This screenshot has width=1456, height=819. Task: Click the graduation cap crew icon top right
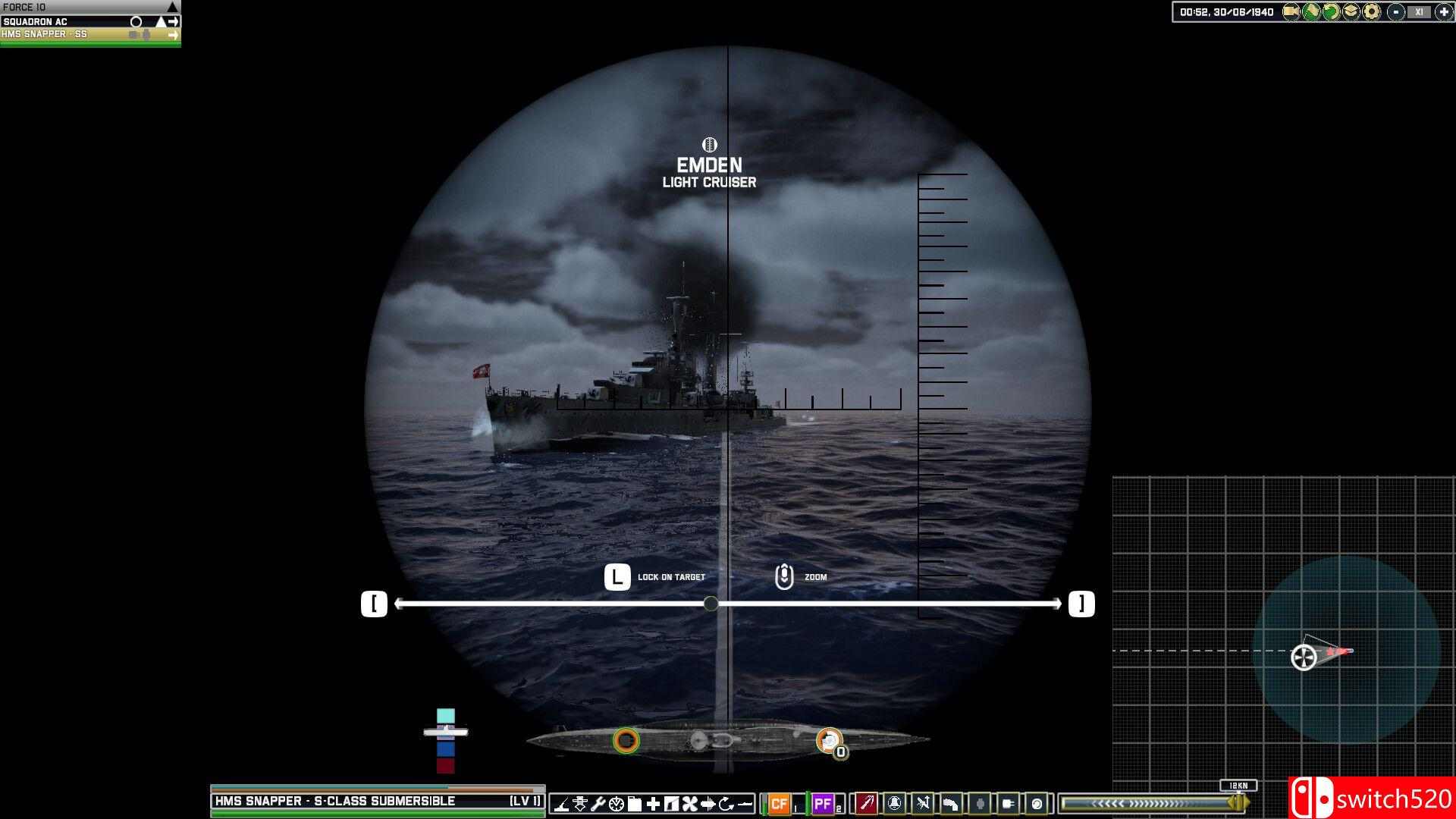(1351, 12)
